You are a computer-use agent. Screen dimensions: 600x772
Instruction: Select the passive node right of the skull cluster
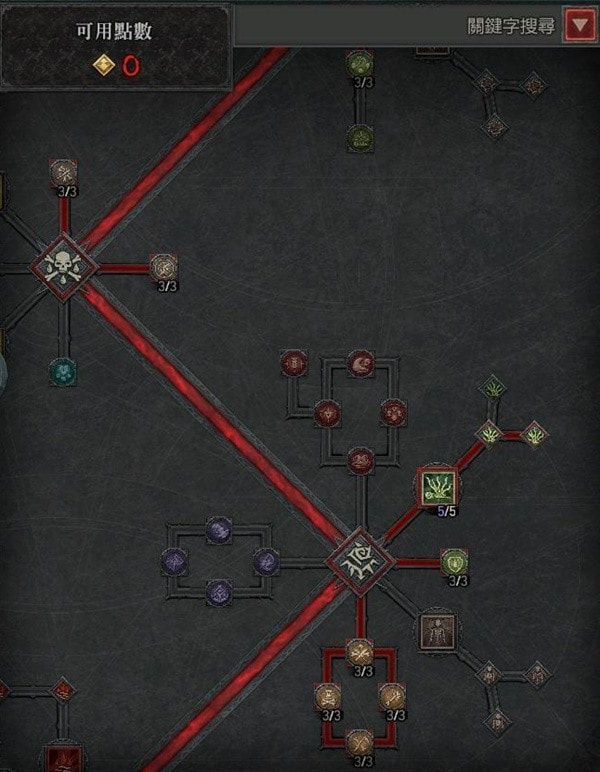pyautogui.click(x=163, y=266)
